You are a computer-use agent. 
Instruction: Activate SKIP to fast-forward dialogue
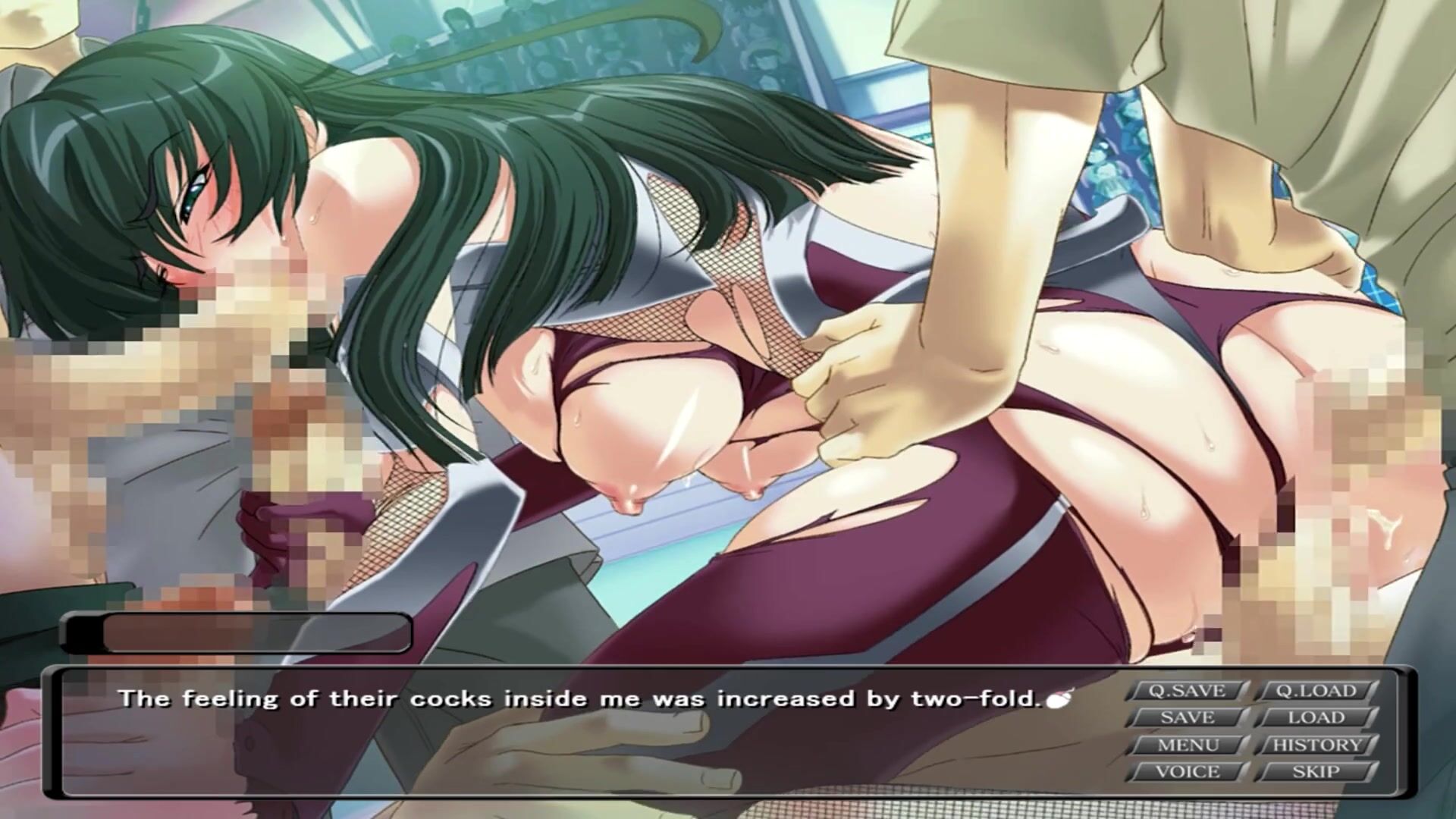[x=1316, y=772]
